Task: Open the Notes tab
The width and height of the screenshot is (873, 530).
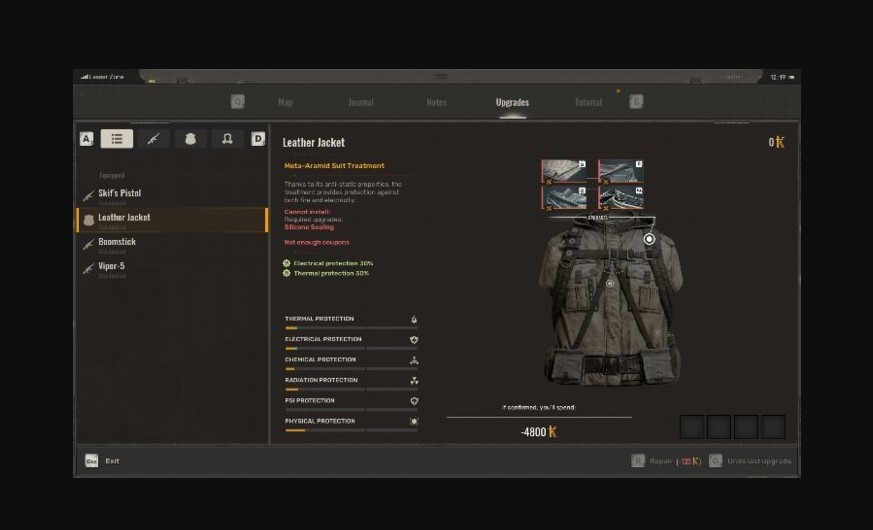Action: [436, 102]
